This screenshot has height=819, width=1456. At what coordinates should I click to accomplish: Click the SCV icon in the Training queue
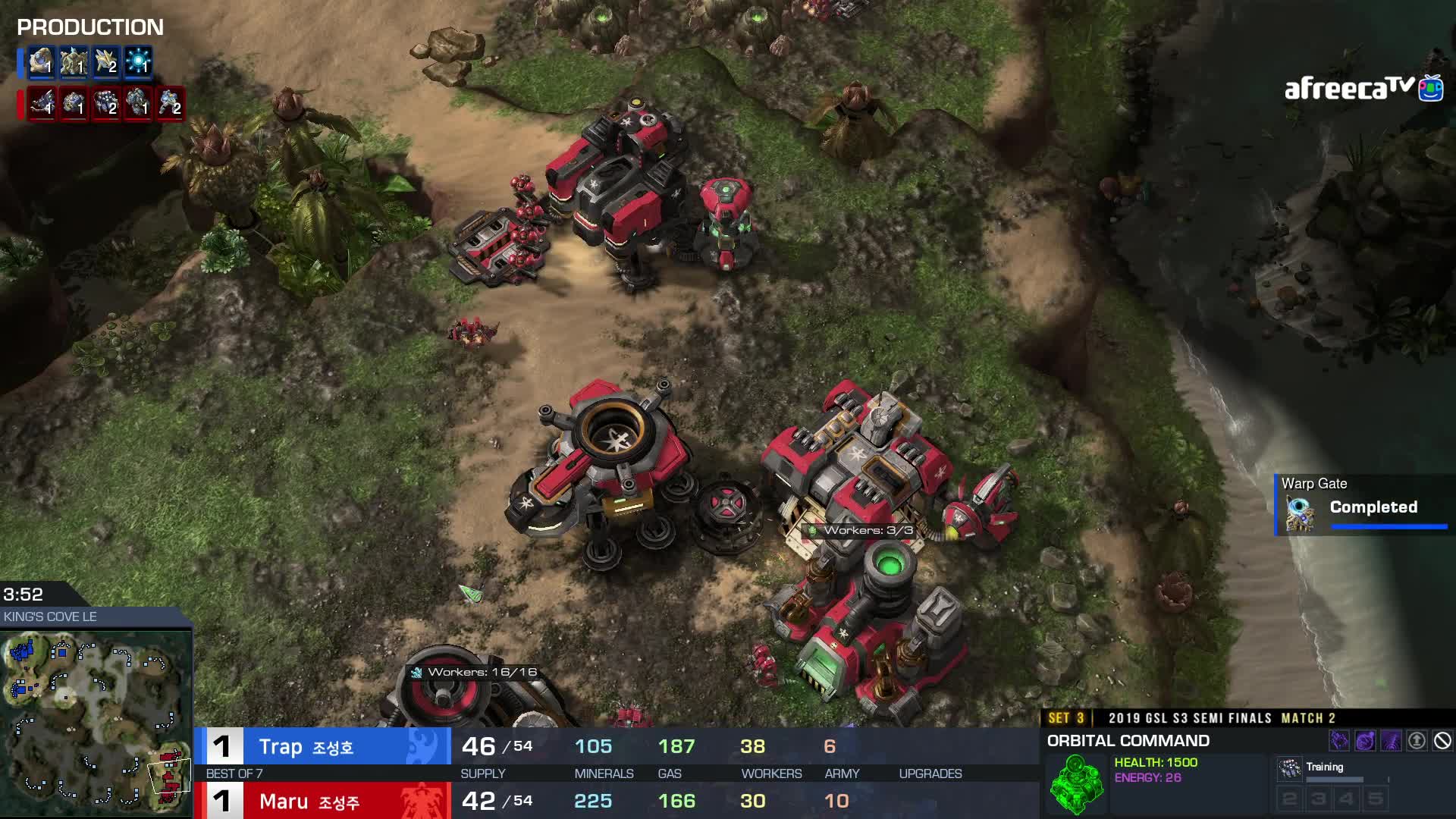[1289, 769]
